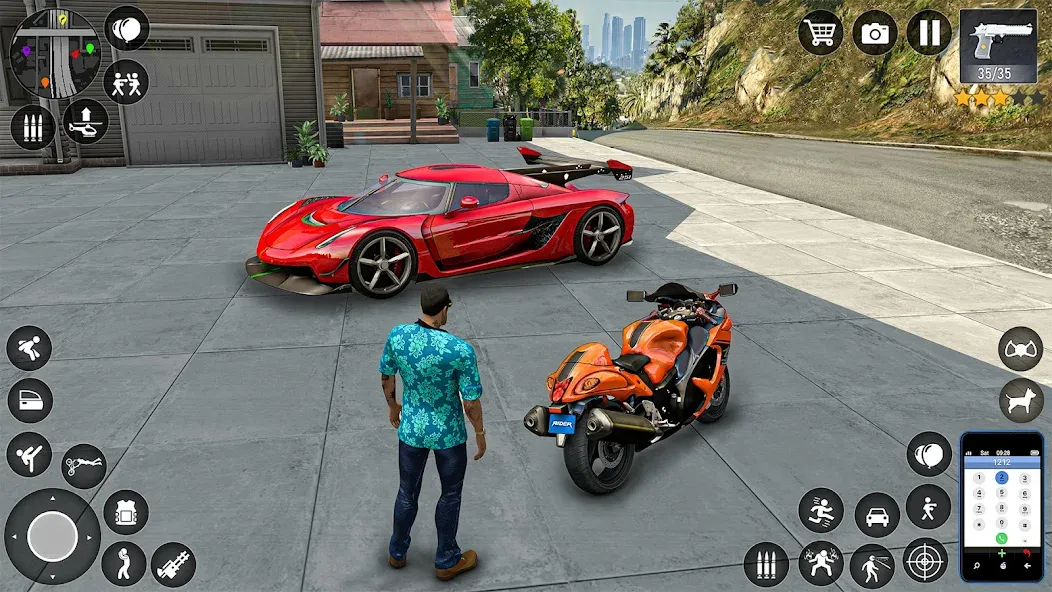Summon the dog companion

[x=1020, y=400]
